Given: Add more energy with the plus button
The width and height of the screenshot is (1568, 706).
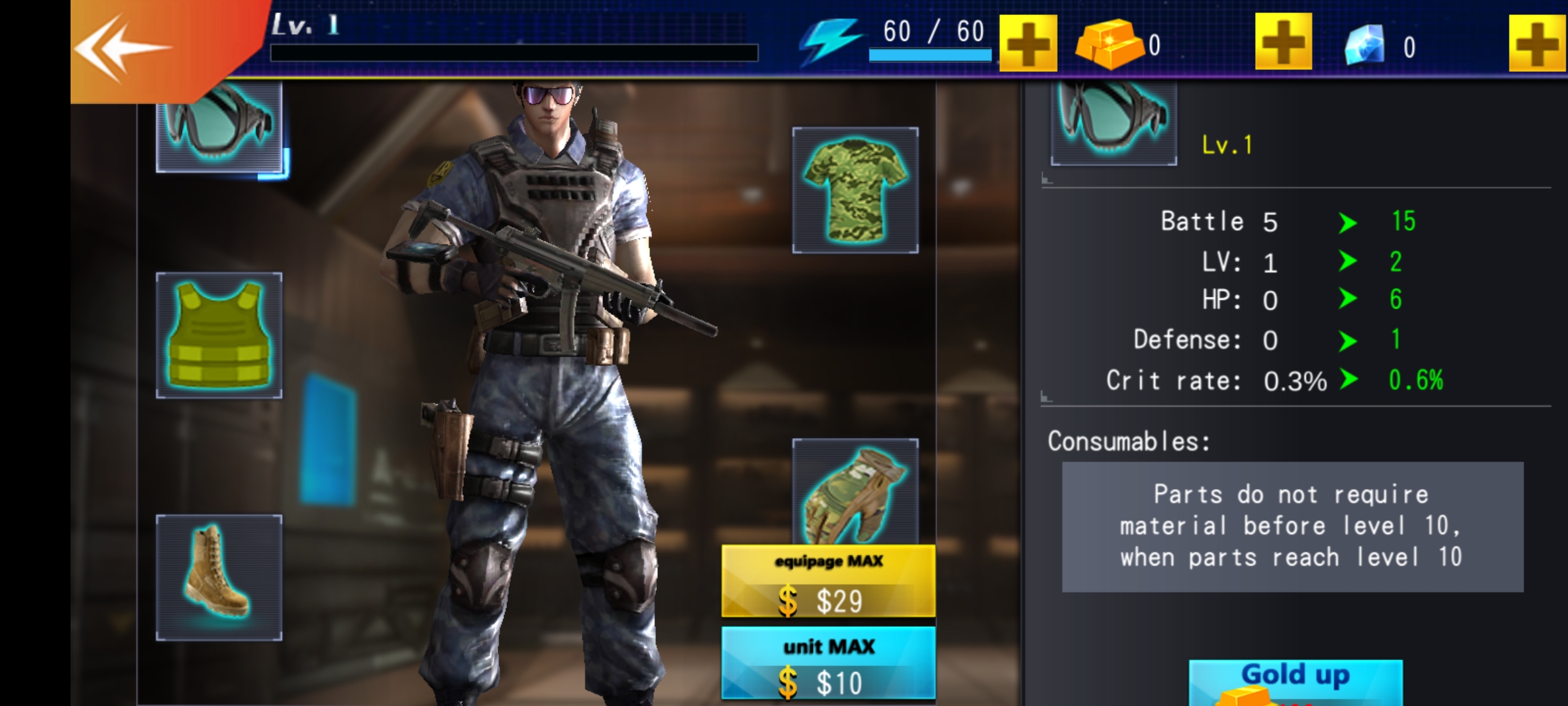Looking at the screenshot, I should [1028, 43].
